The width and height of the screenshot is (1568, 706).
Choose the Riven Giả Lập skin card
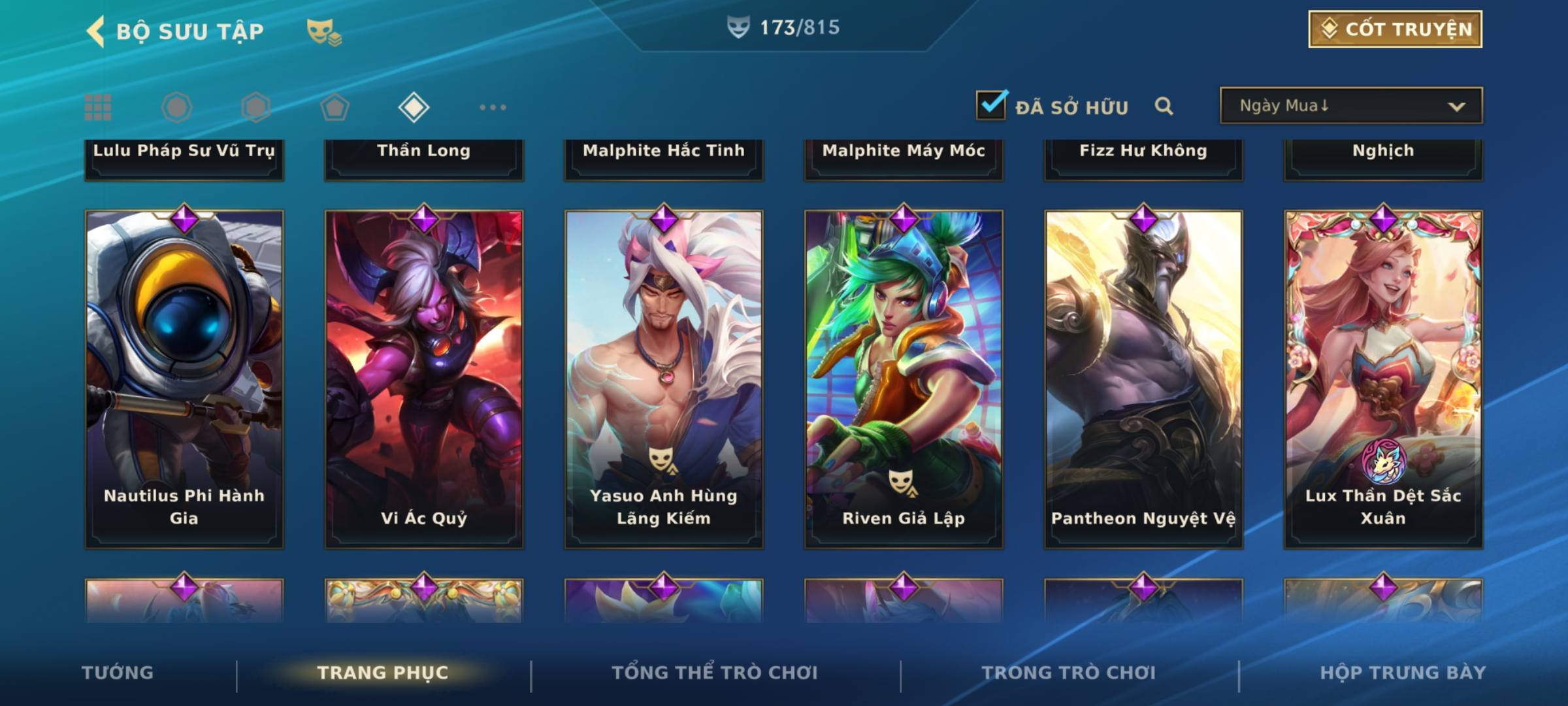(x=904, y=379)
